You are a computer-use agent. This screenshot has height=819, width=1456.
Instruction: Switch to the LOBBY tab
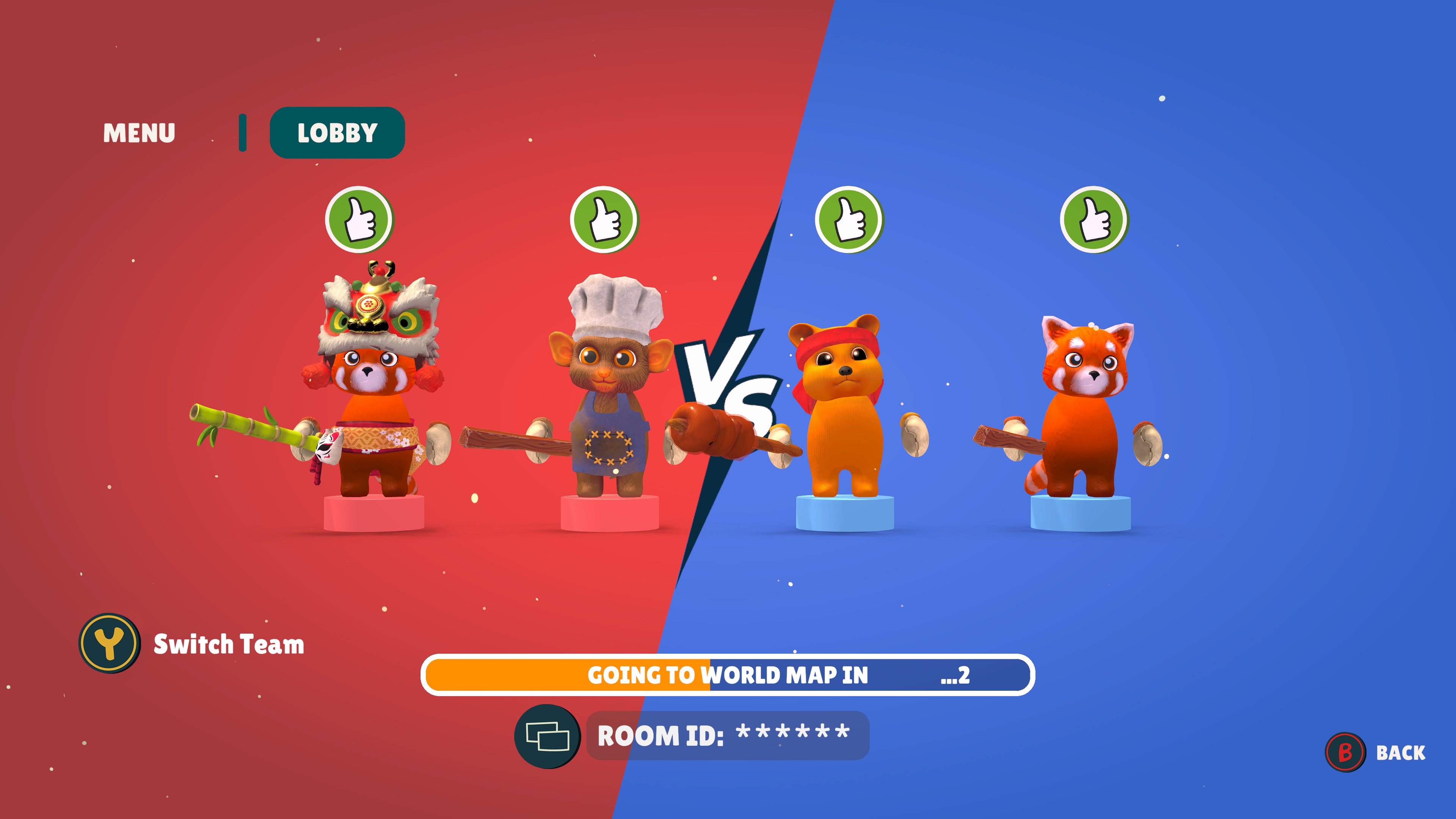(x=337, y=133)
